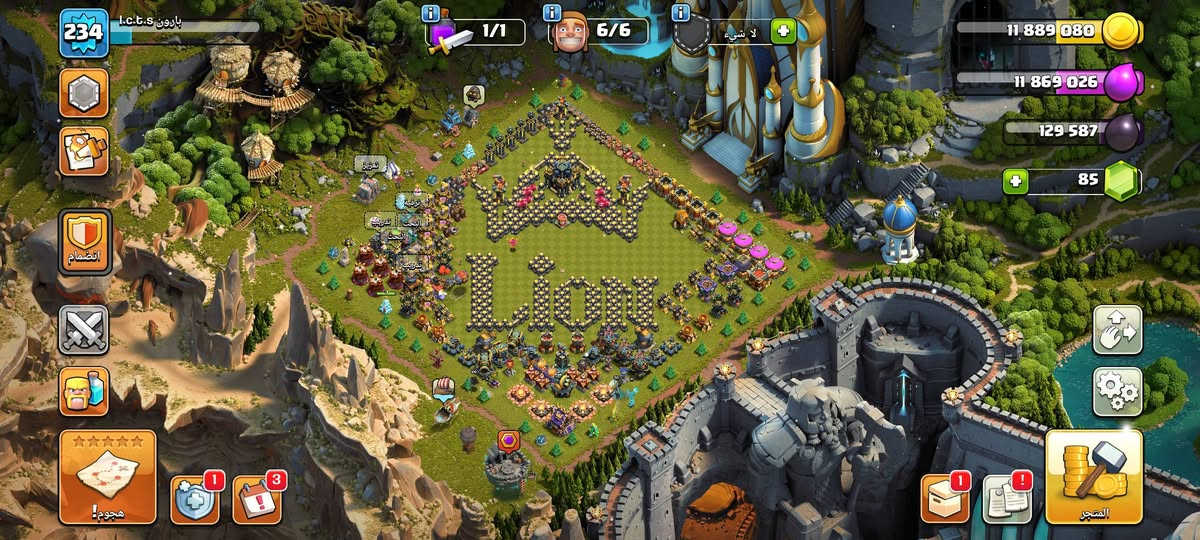Screen dimensions: 1200x540
Task: Open the checklist icon below the clan badge
Action: pos(84,151)
